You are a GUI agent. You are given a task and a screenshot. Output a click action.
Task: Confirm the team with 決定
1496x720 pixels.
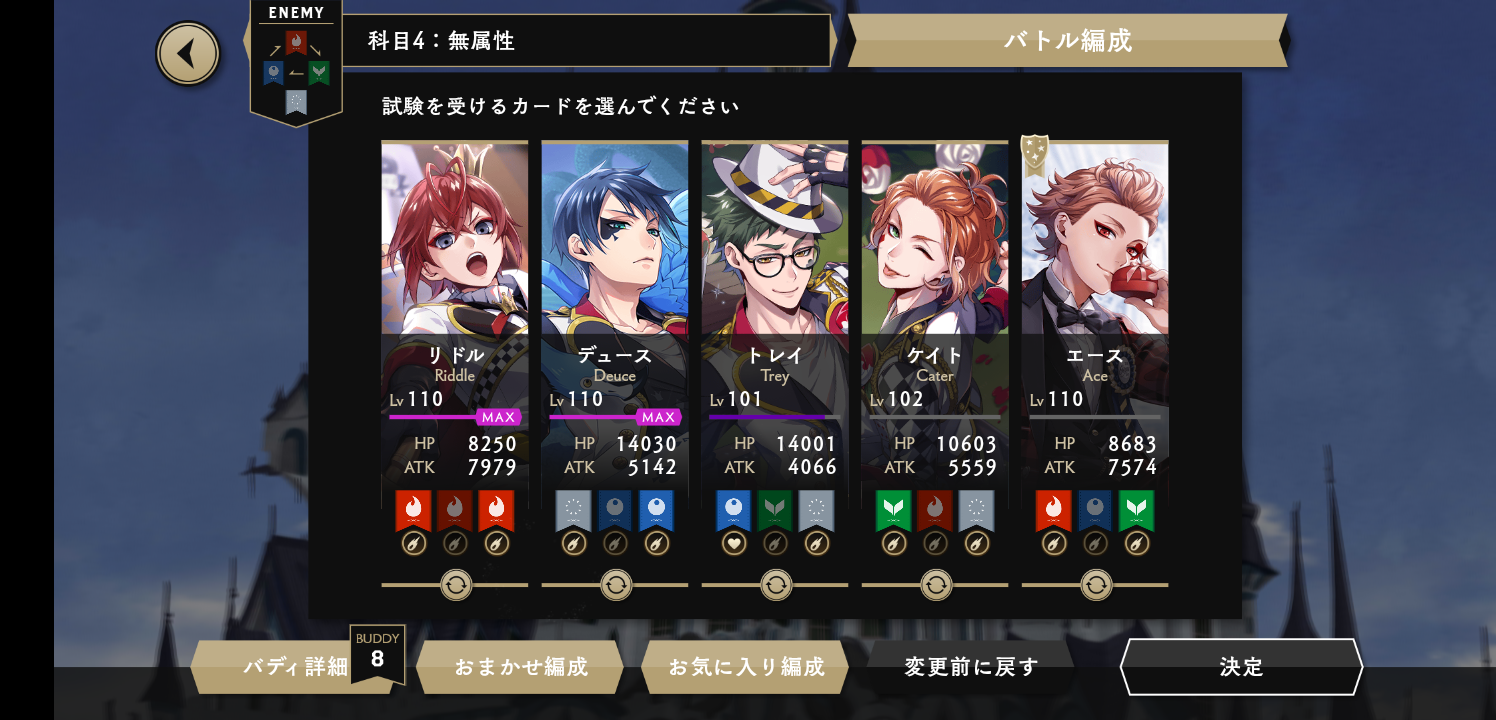(x=1241, y=667)
